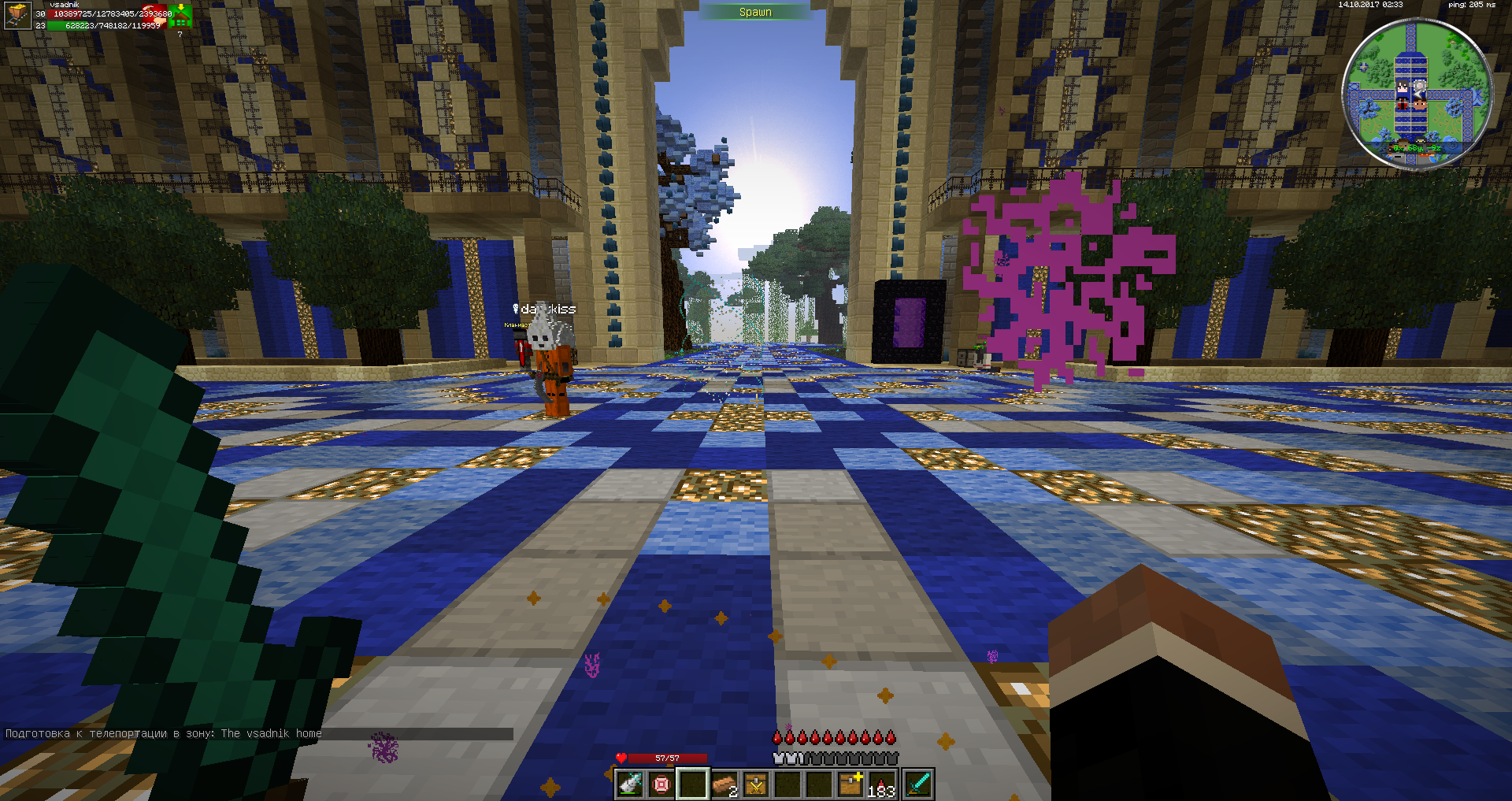The width and height of the screenshot is (1512, 801).
Task: Click the gold minecart profile icon
Action: tap(17, 15)
